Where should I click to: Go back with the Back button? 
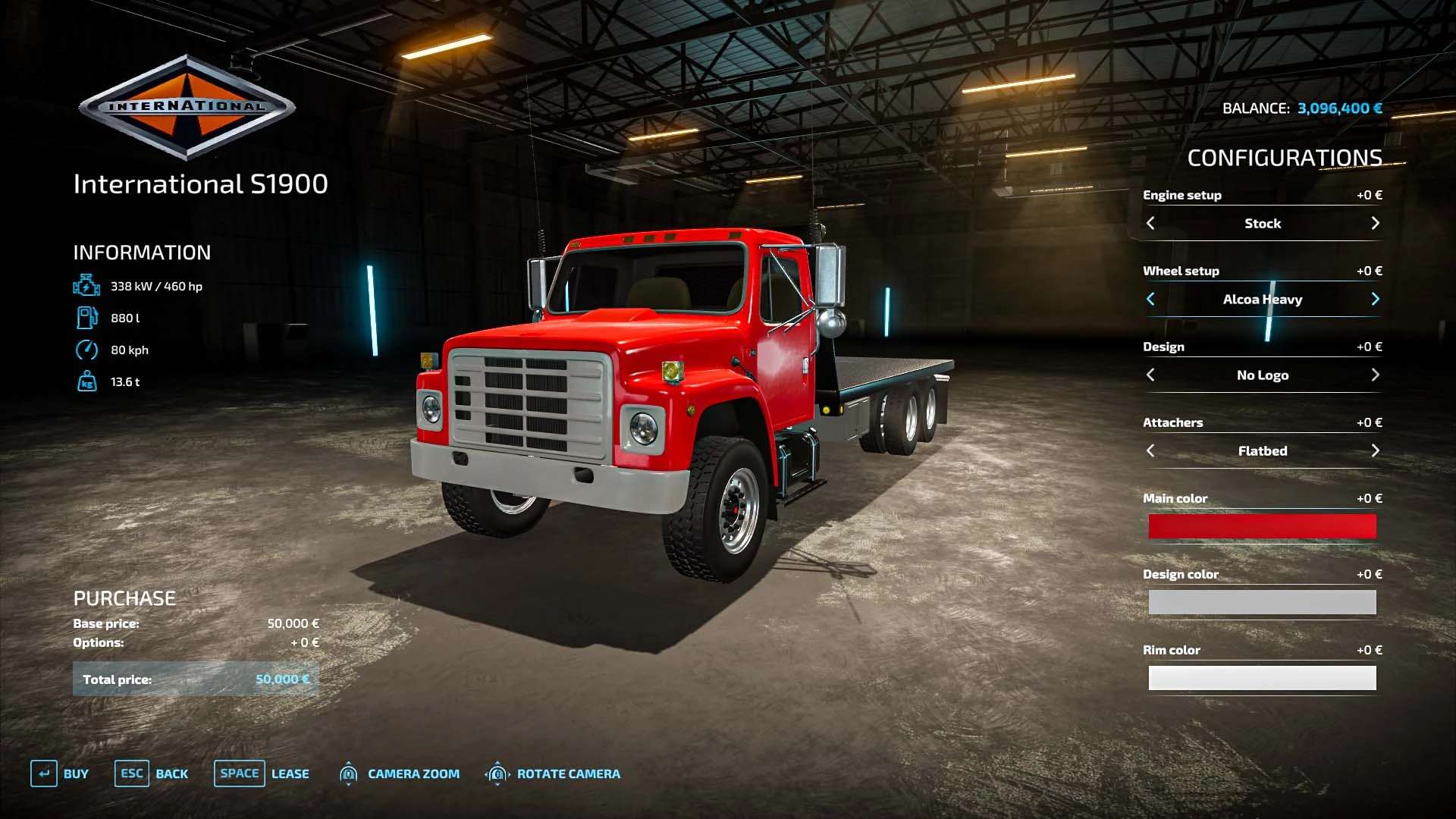[x=152, y=773]
